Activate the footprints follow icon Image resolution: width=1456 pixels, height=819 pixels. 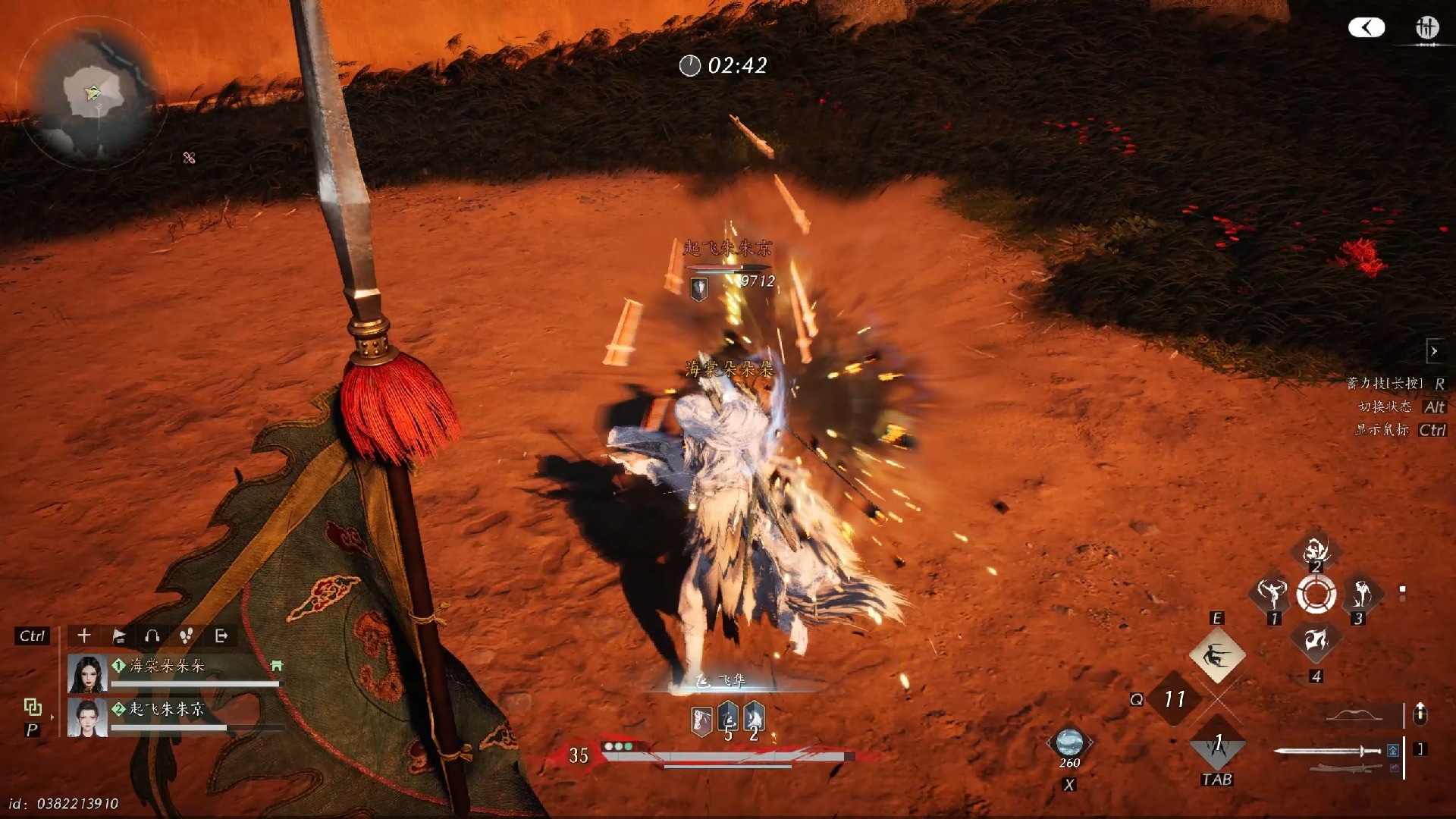pyautogui.click(x=186, y=635)
